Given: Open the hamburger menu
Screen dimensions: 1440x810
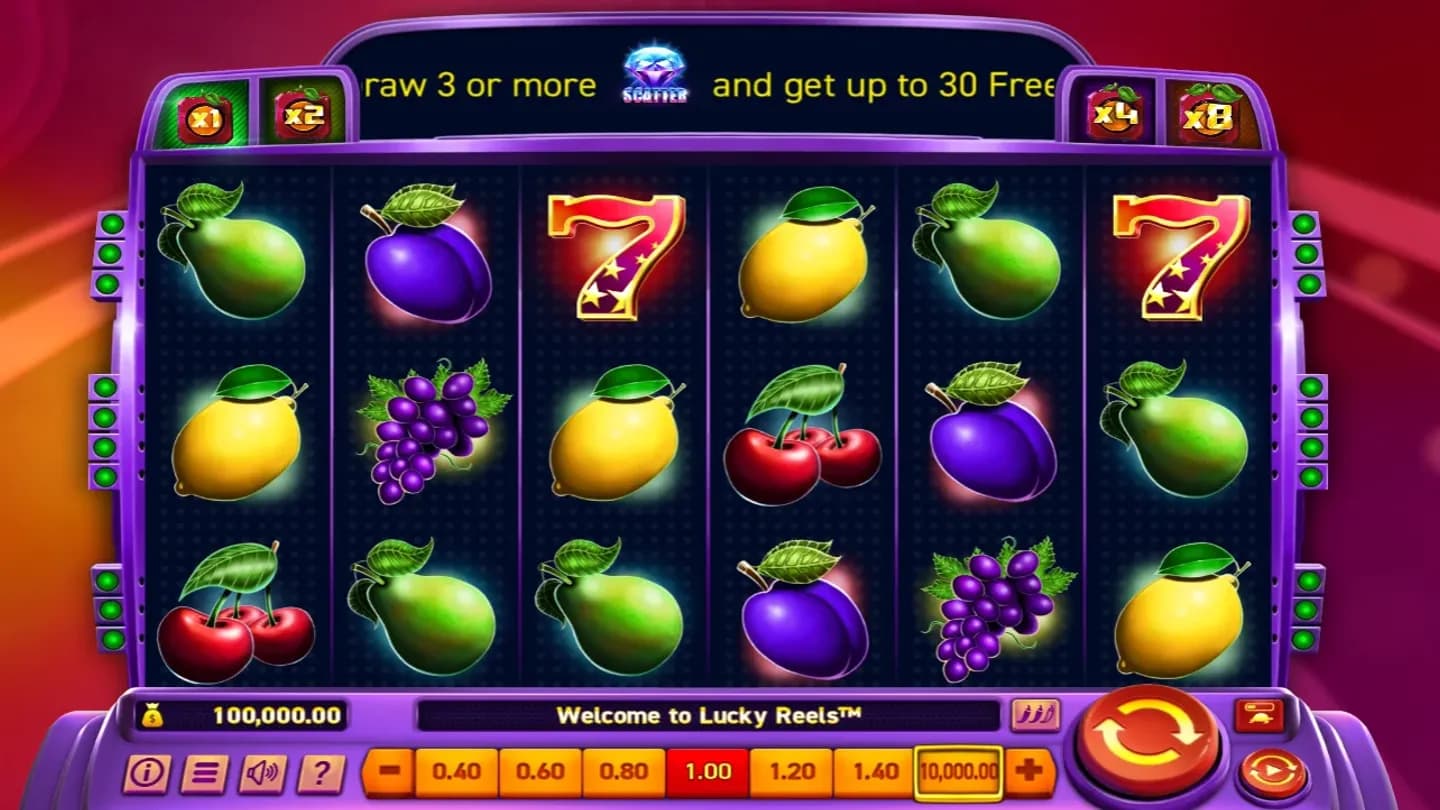Looking at the screenshot, I should point(202,771).
